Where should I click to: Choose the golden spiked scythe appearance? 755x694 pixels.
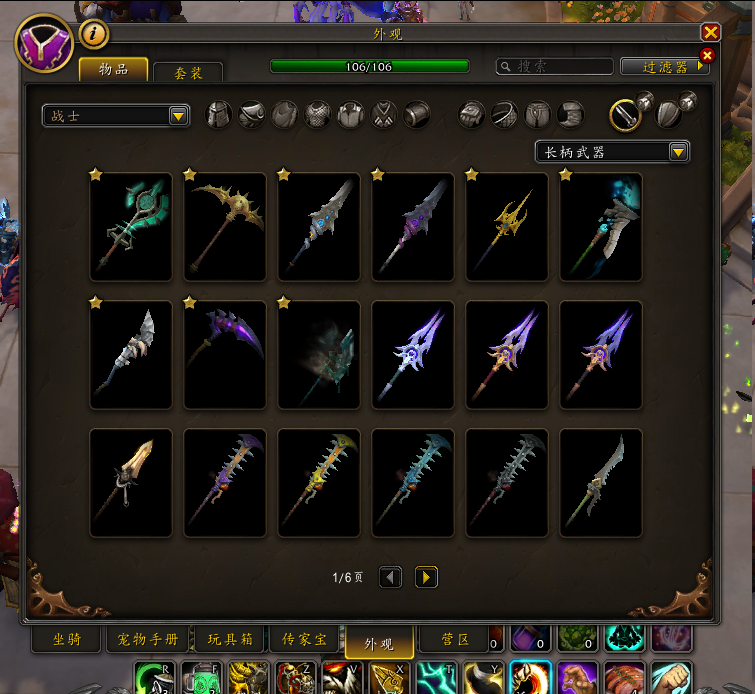click(x=225, y=227)
